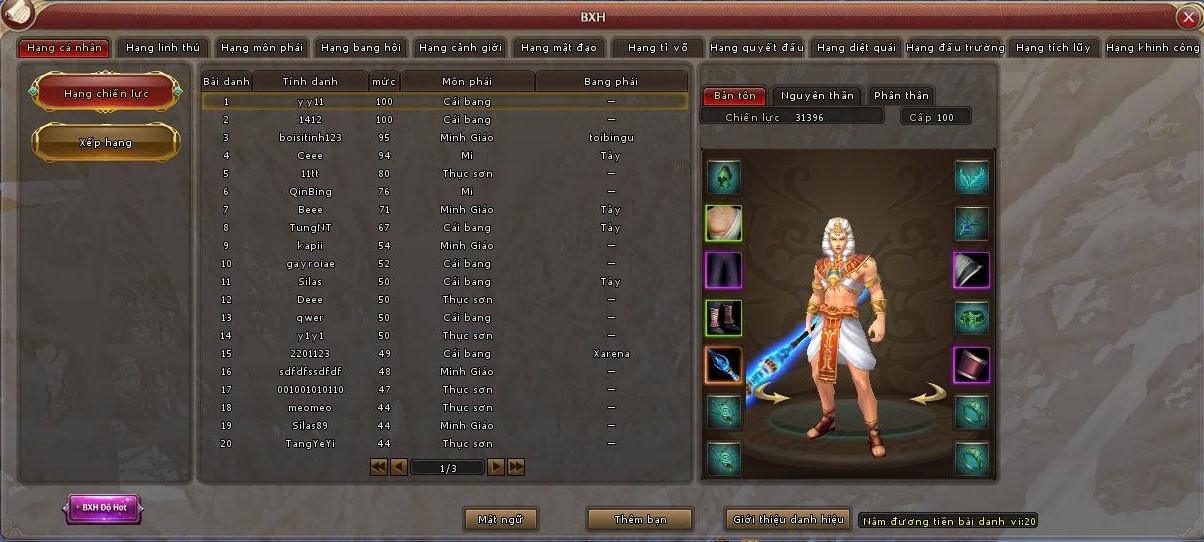Show the Hạng quyết đấu rankings
Viewport: 1204px width, 542px height.
(756, 48)
